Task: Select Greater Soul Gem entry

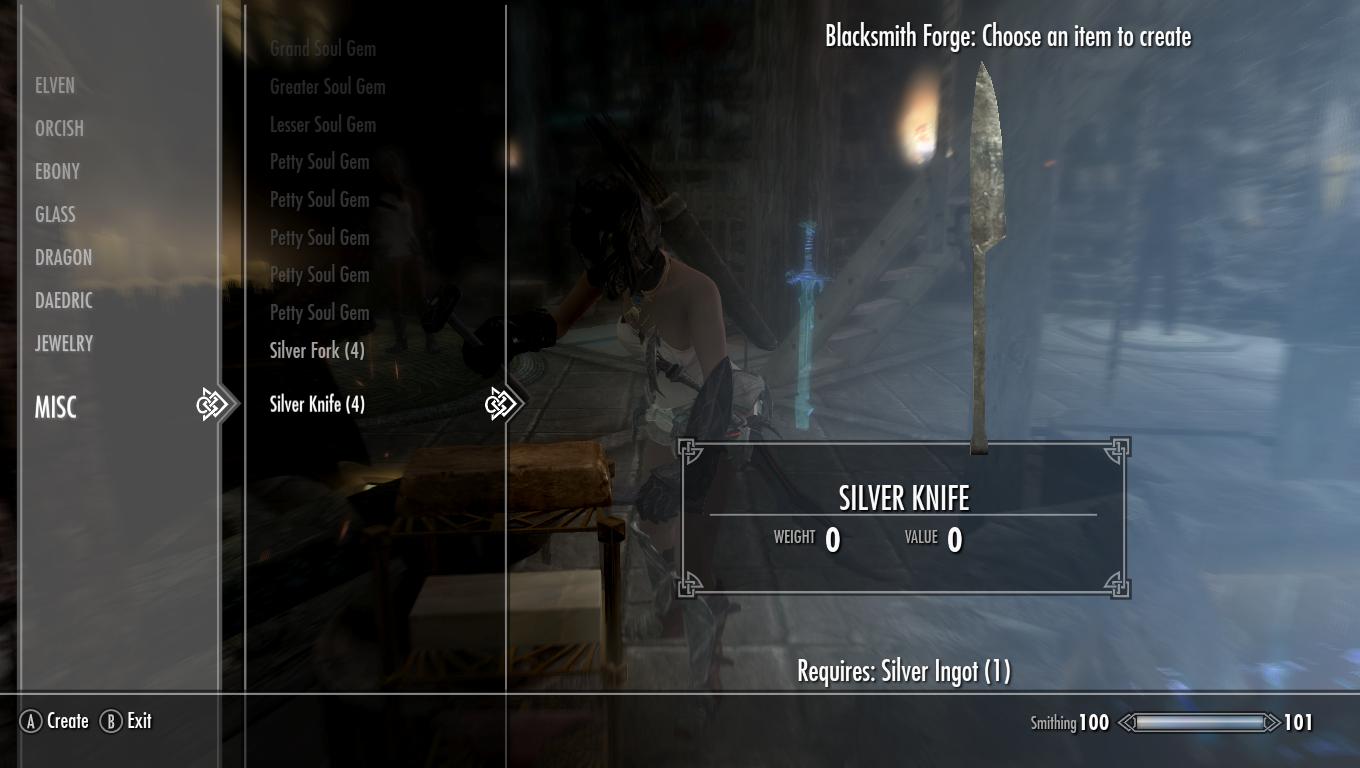Action: (x=327, y=87)
